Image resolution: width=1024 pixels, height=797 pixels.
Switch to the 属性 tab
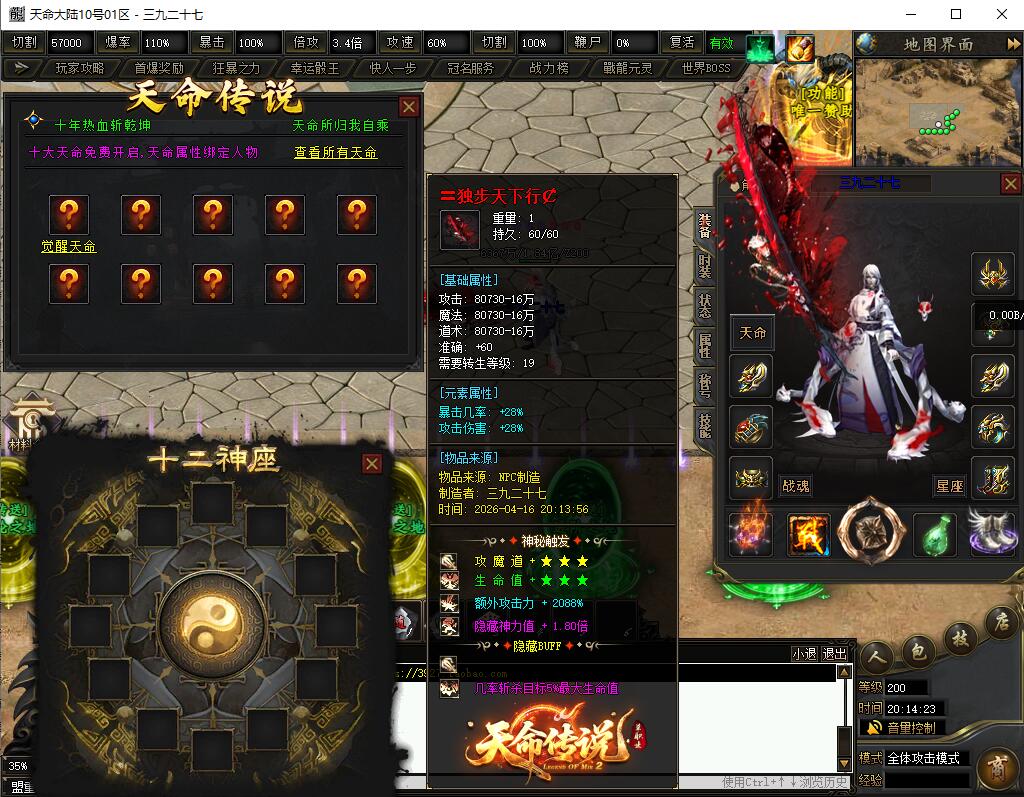coord(705,346)
